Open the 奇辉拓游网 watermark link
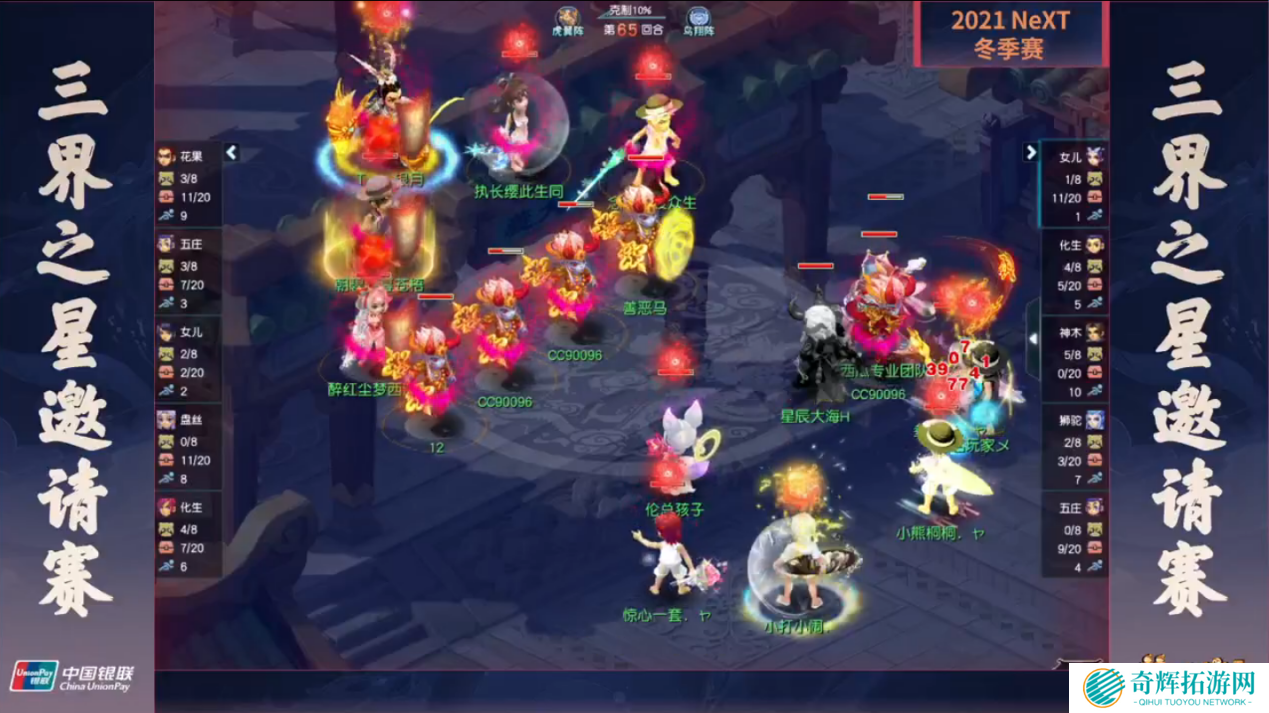Viewport: 1269px width, 713px height. [1168, 688]
